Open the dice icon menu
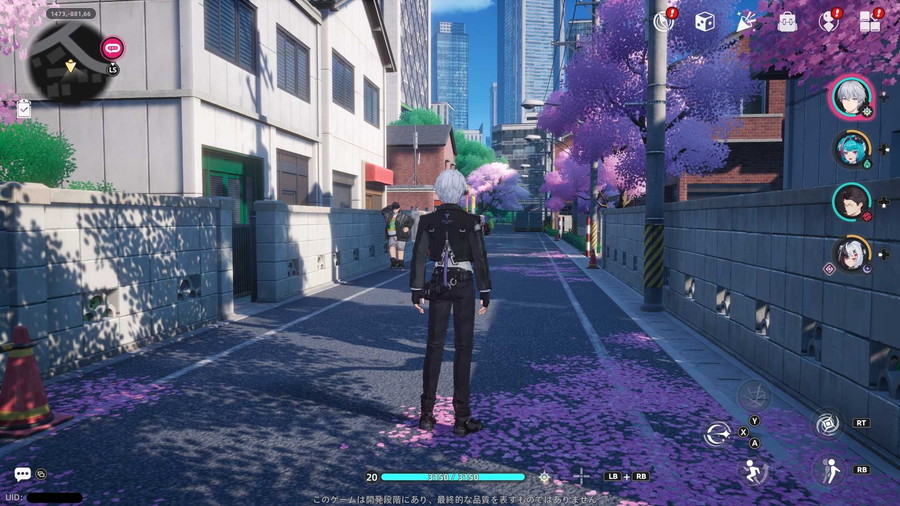This screenshot has height=506, width=900. (705, 21)
